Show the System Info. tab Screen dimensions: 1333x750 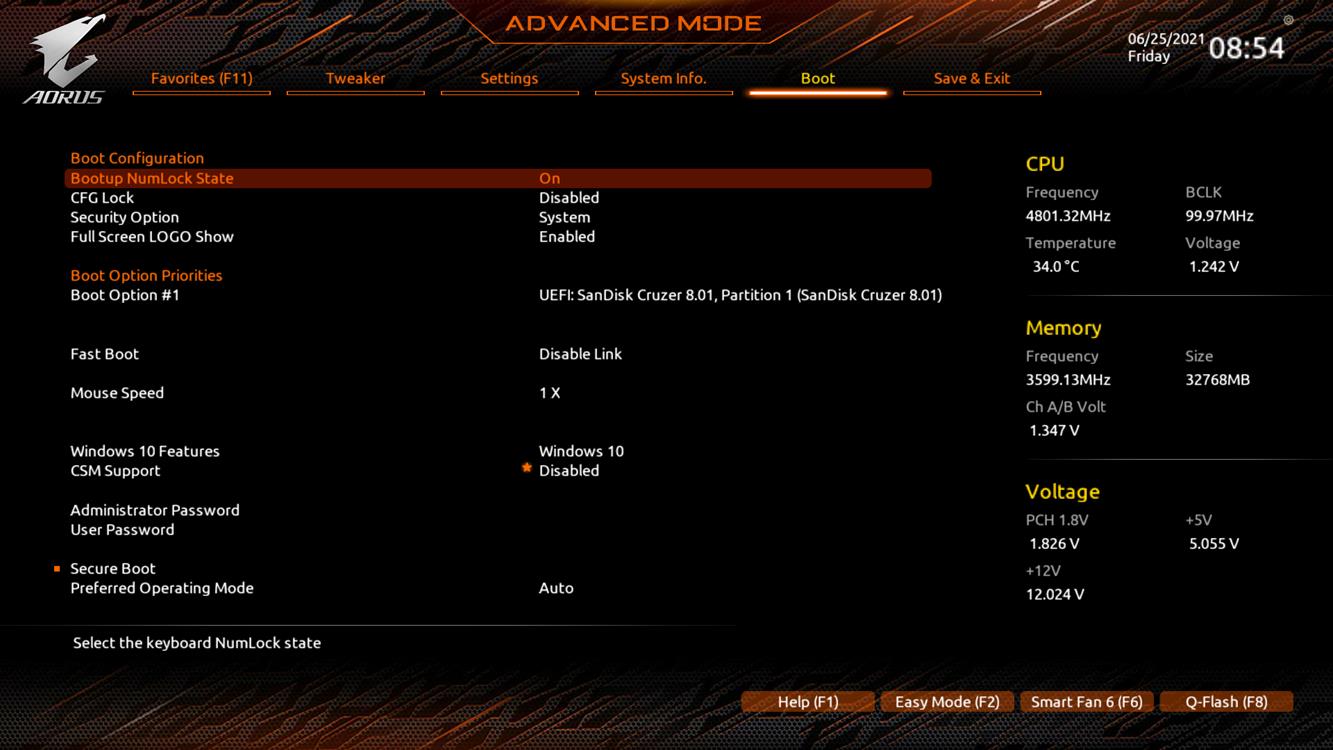pyautogui.click(x=663, y=78)
